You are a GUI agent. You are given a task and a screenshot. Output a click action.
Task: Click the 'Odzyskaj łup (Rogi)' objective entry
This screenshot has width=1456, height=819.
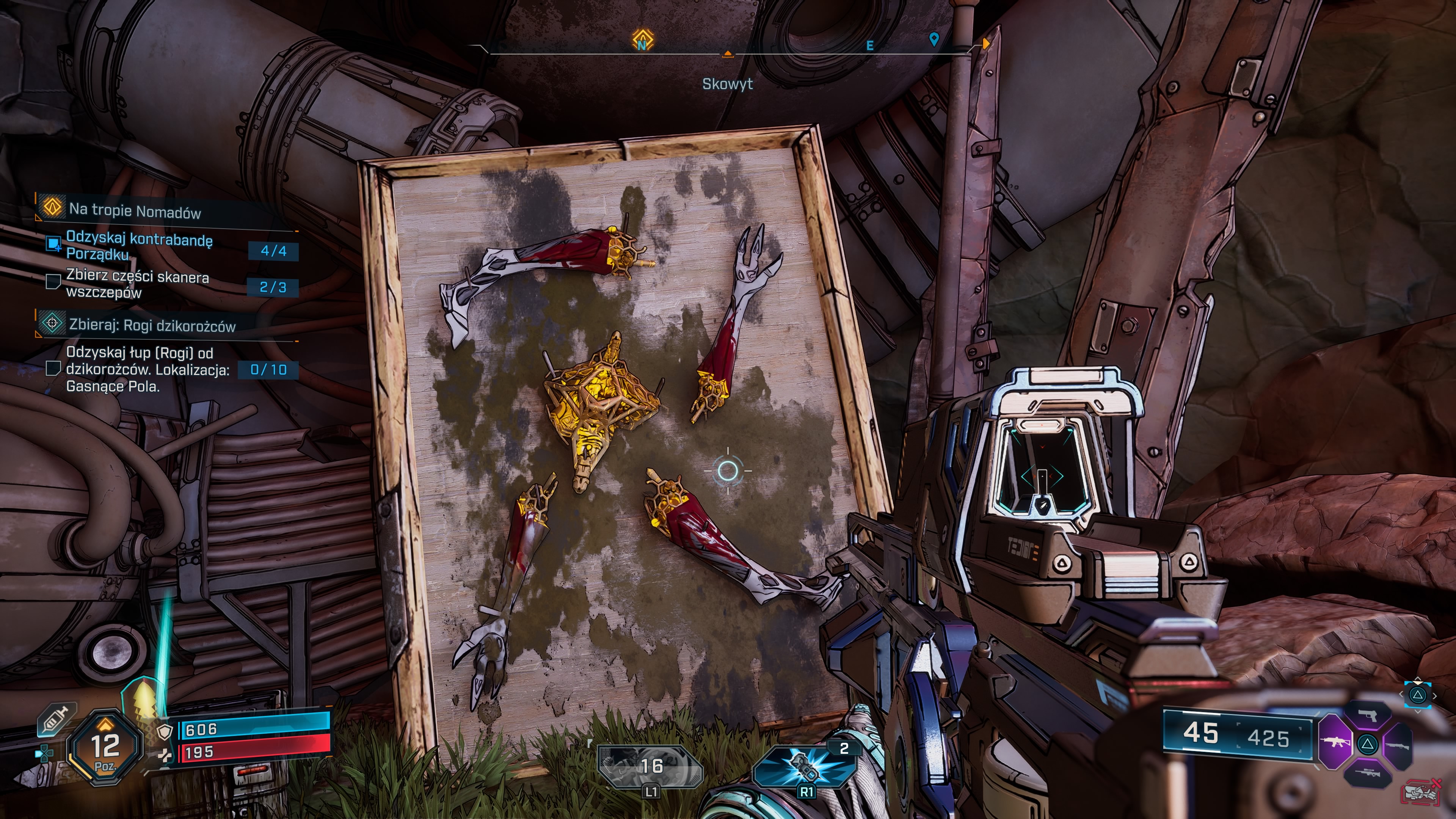coord(147,369)
